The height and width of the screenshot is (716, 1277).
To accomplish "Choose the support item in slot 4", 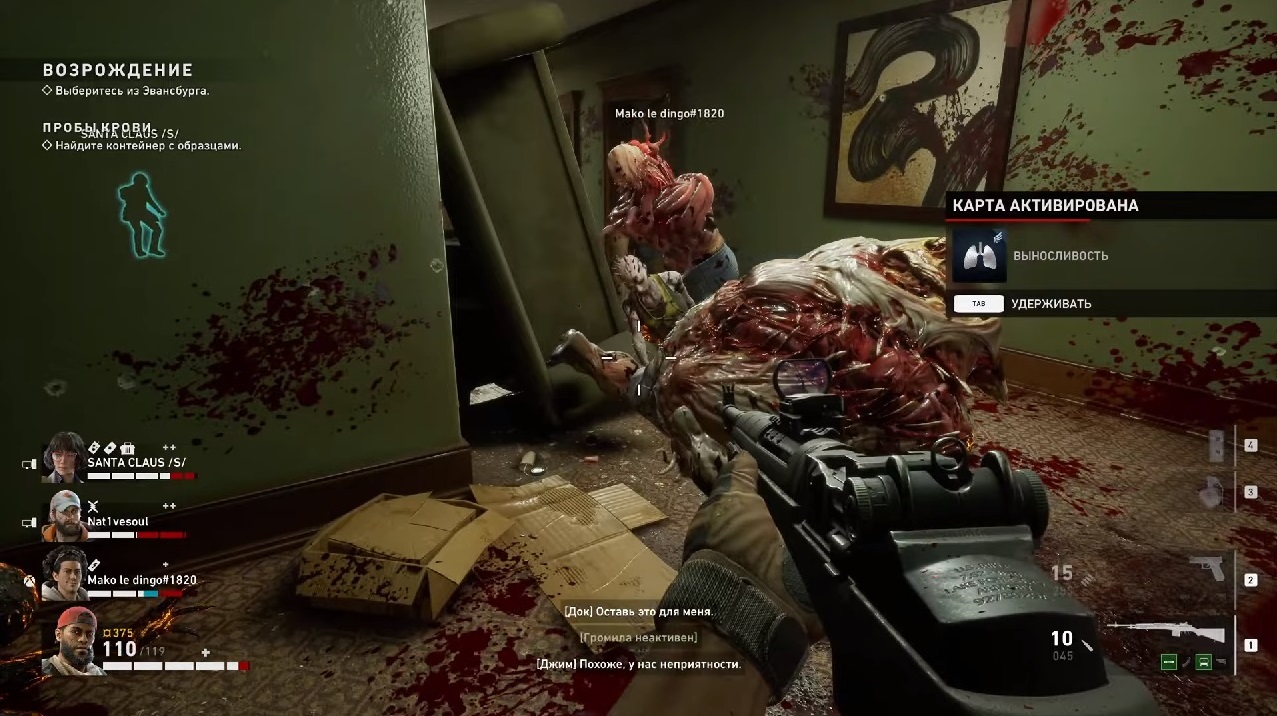I will point(1216,445).
